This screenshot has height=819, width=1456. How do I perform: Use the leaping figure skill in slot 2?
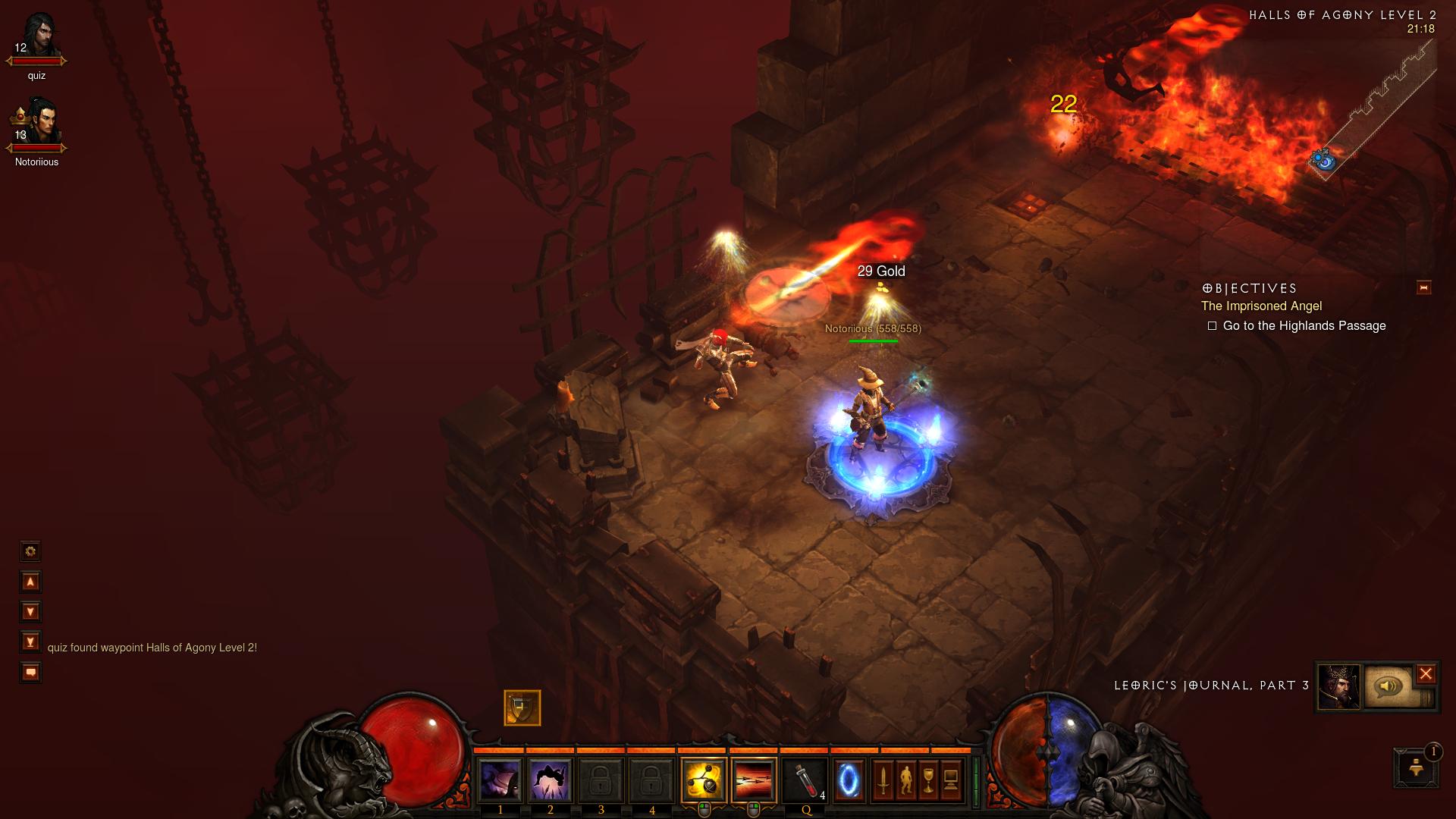pos(551,780)
